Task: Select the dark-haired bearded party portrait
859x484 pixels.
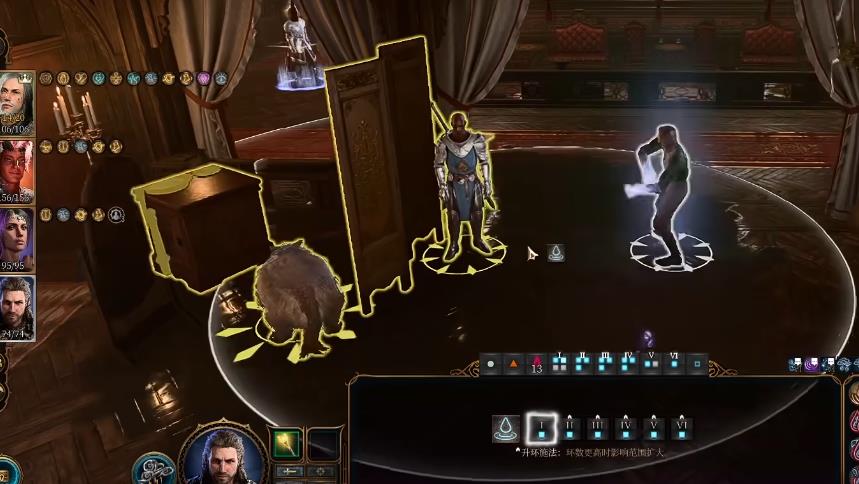Action: [17, 307]
